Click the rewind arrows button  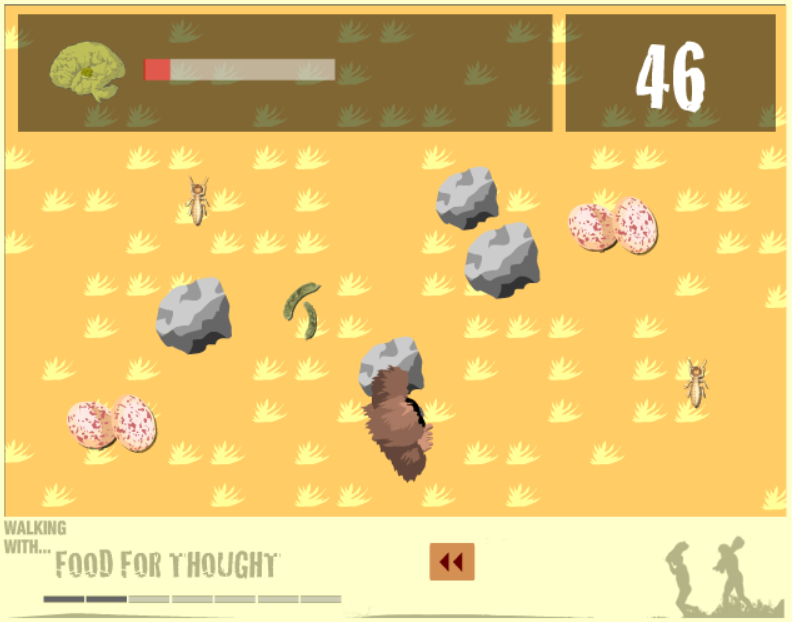[x=452, y=562]
